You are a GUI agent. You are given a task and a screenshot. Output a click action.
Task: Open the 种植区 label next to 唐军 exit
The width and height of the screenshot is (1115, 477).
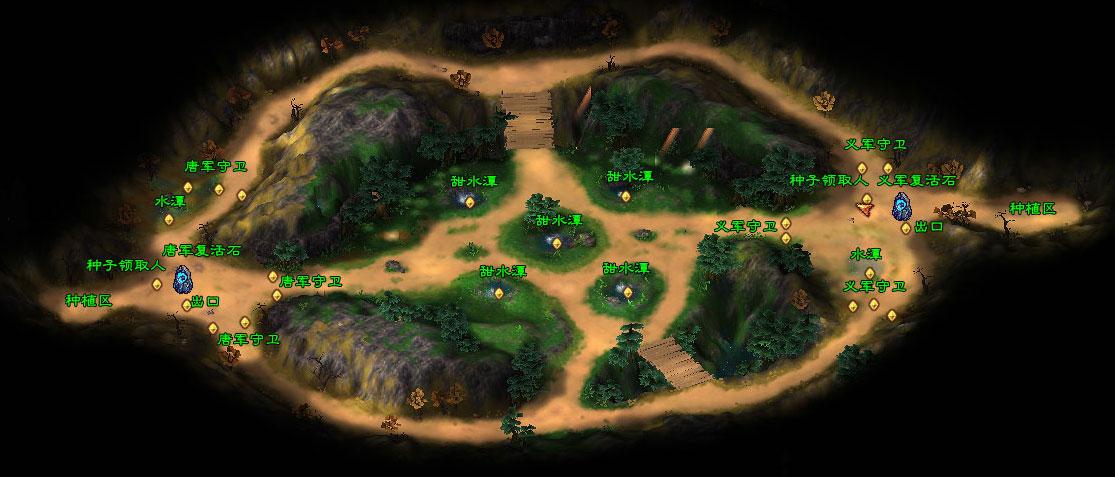coord(89,300)
